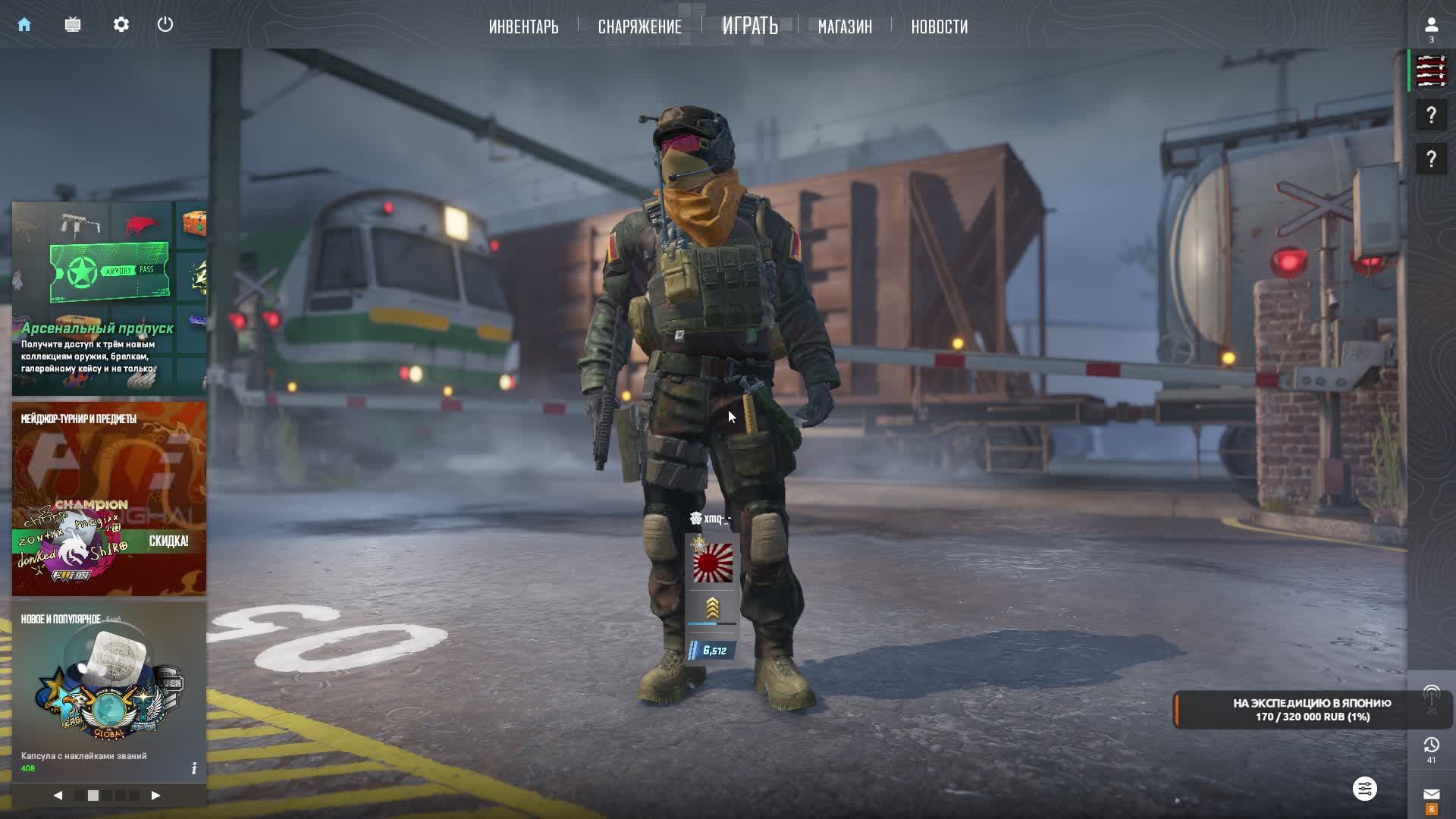Select the ИГРАТЬ tab
This screenshot has width=1456, height=819.
(749, 26)
